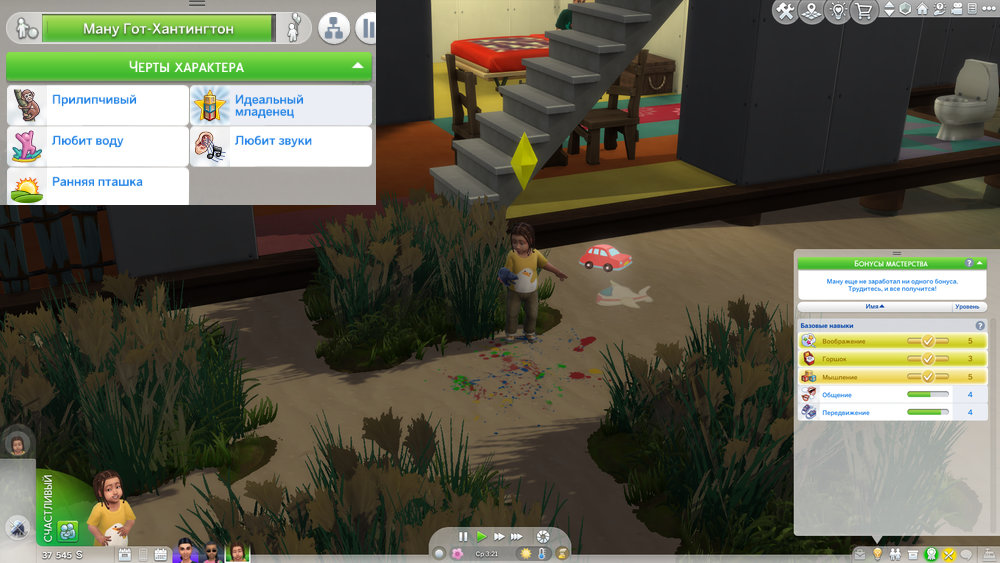Select the "Ранняя пташка" trait tile

[x=97, y=186]
